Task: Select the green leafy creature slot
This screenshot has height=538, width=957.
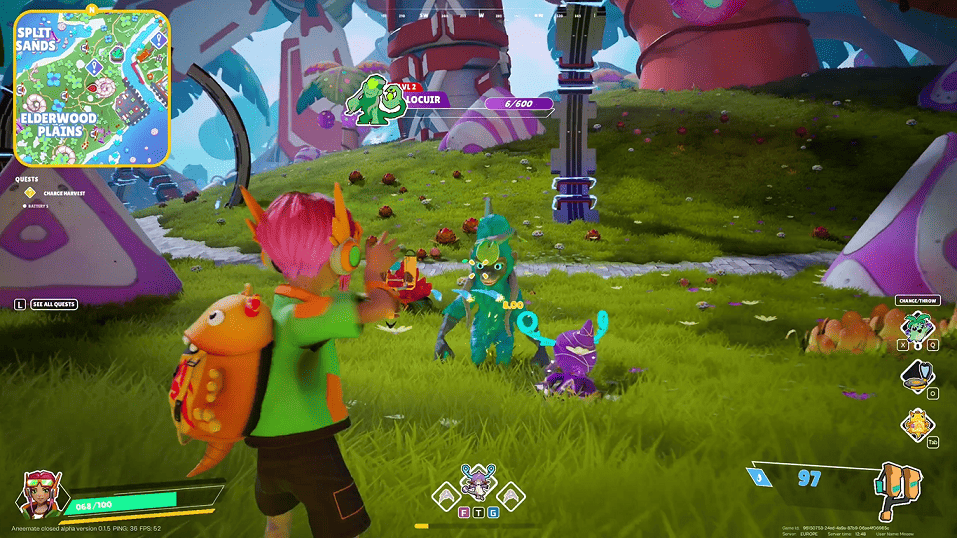Action: (x=917, y=326)
